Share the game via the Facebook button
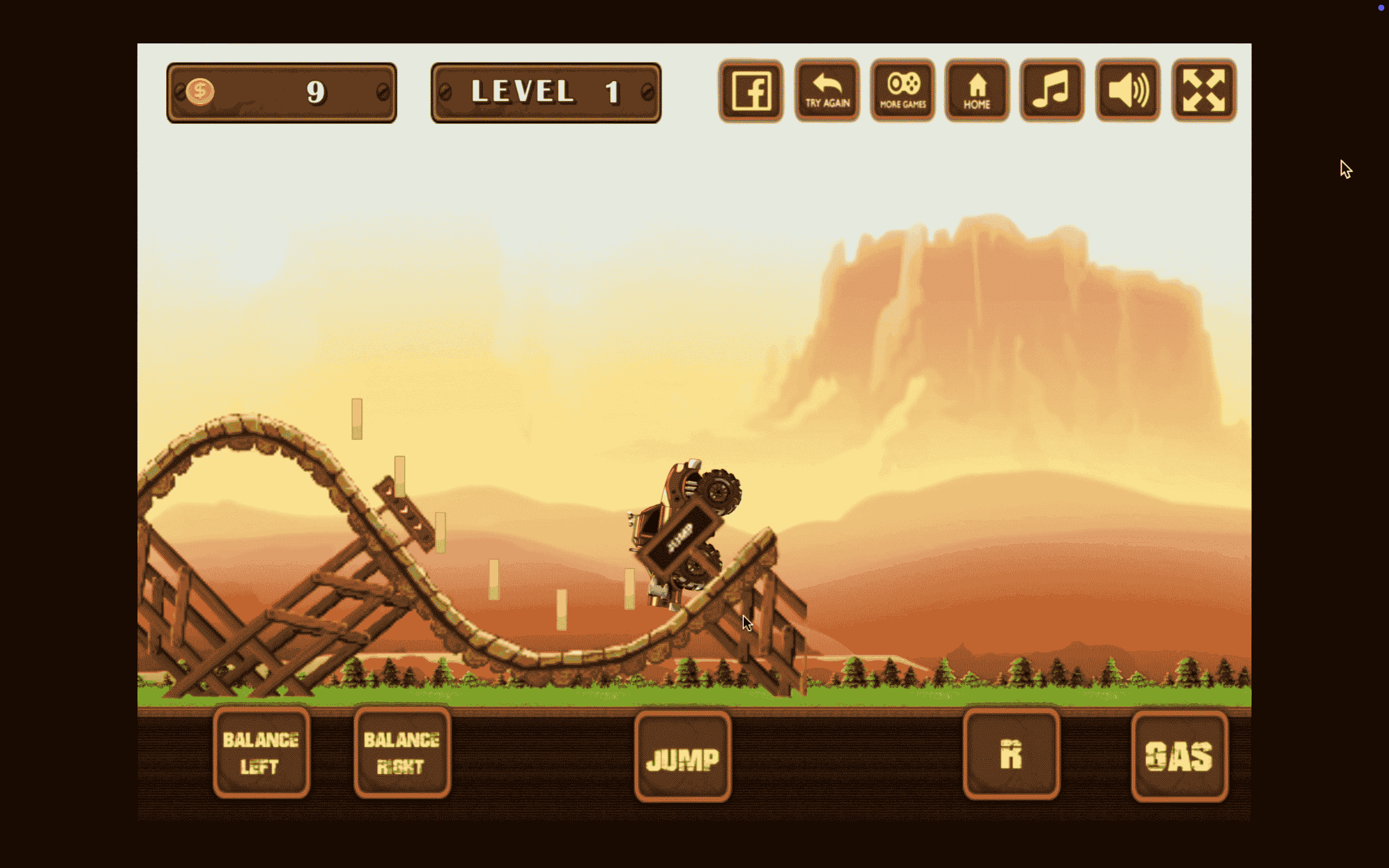The width and height of the screenshot is (1389, 868). (751, 91)
